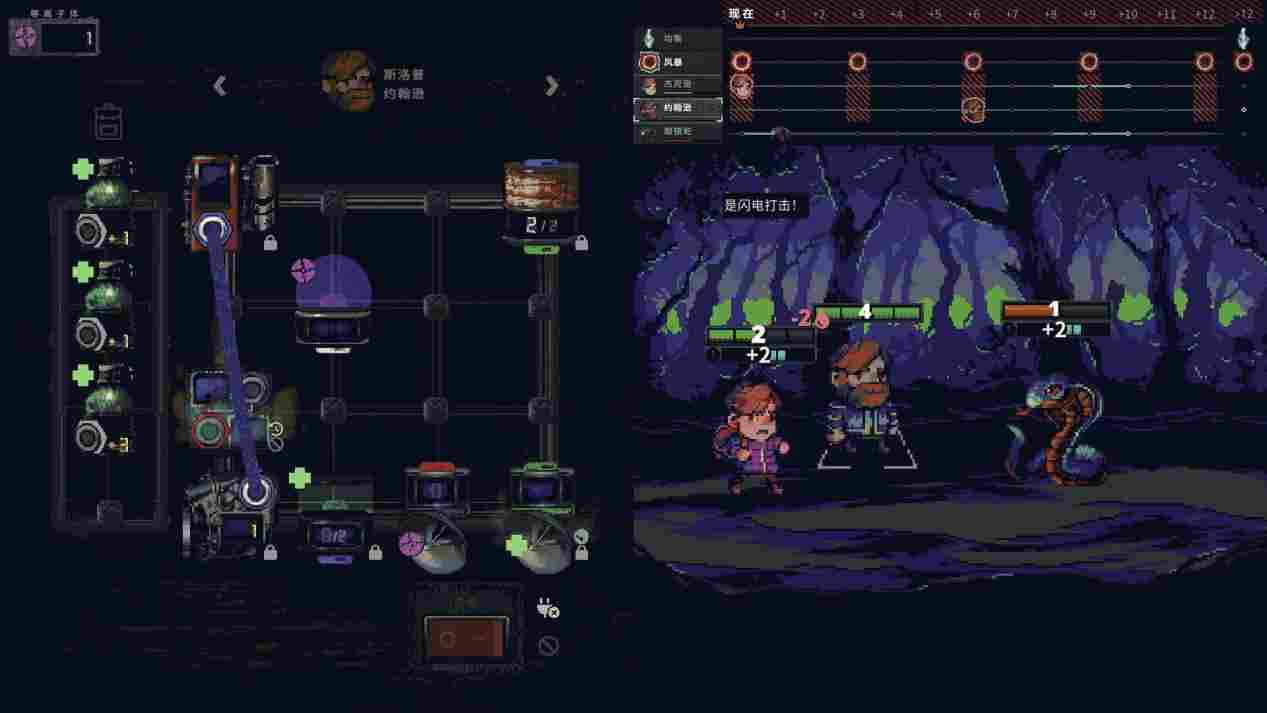Select the 约翰逊 row in the timeline list
1267x713 pixels.
click(680, 108)
